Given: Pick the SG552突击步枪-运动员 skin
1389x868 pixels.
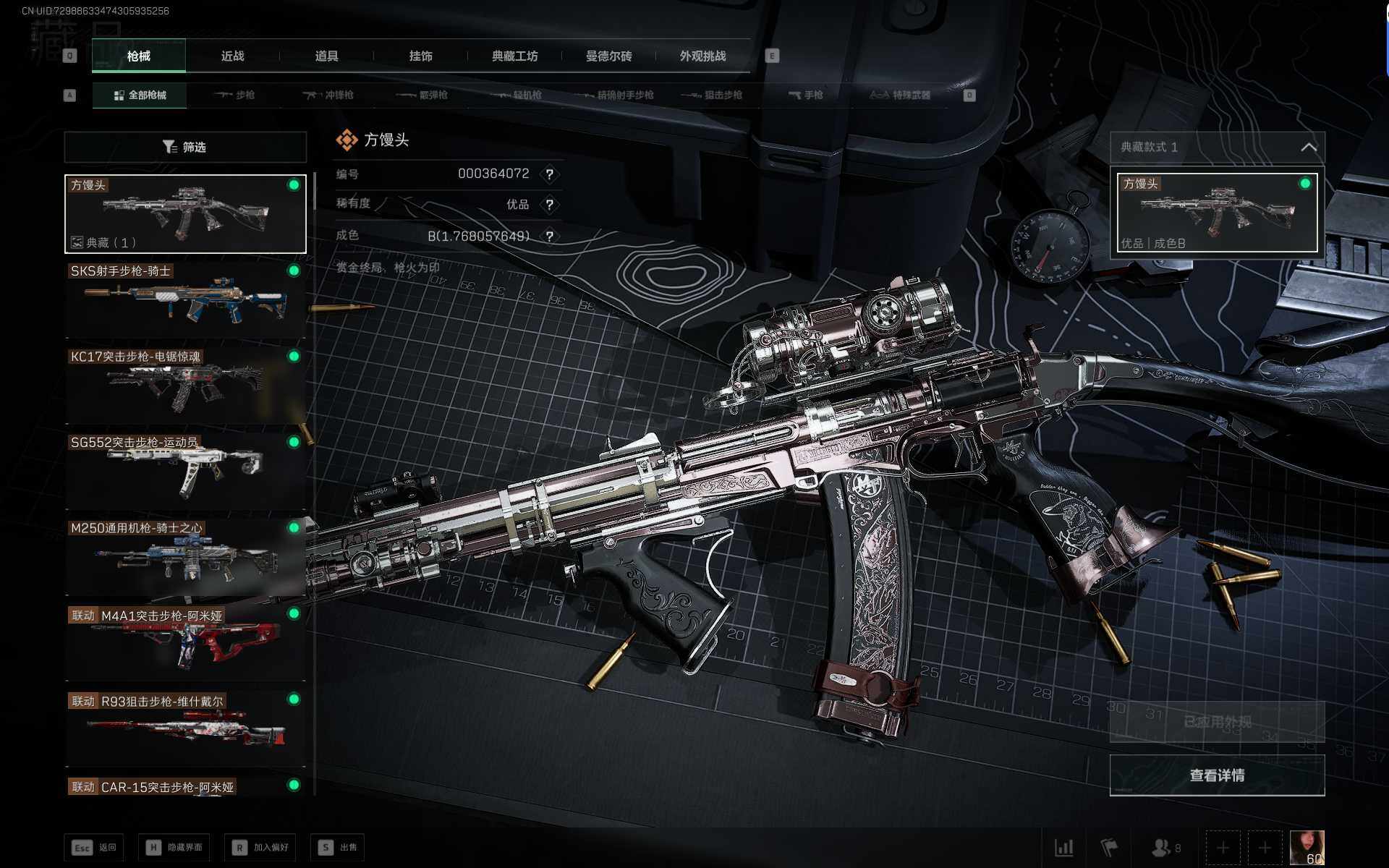Looking at the screenshot, I should click(x=185, y=471).
